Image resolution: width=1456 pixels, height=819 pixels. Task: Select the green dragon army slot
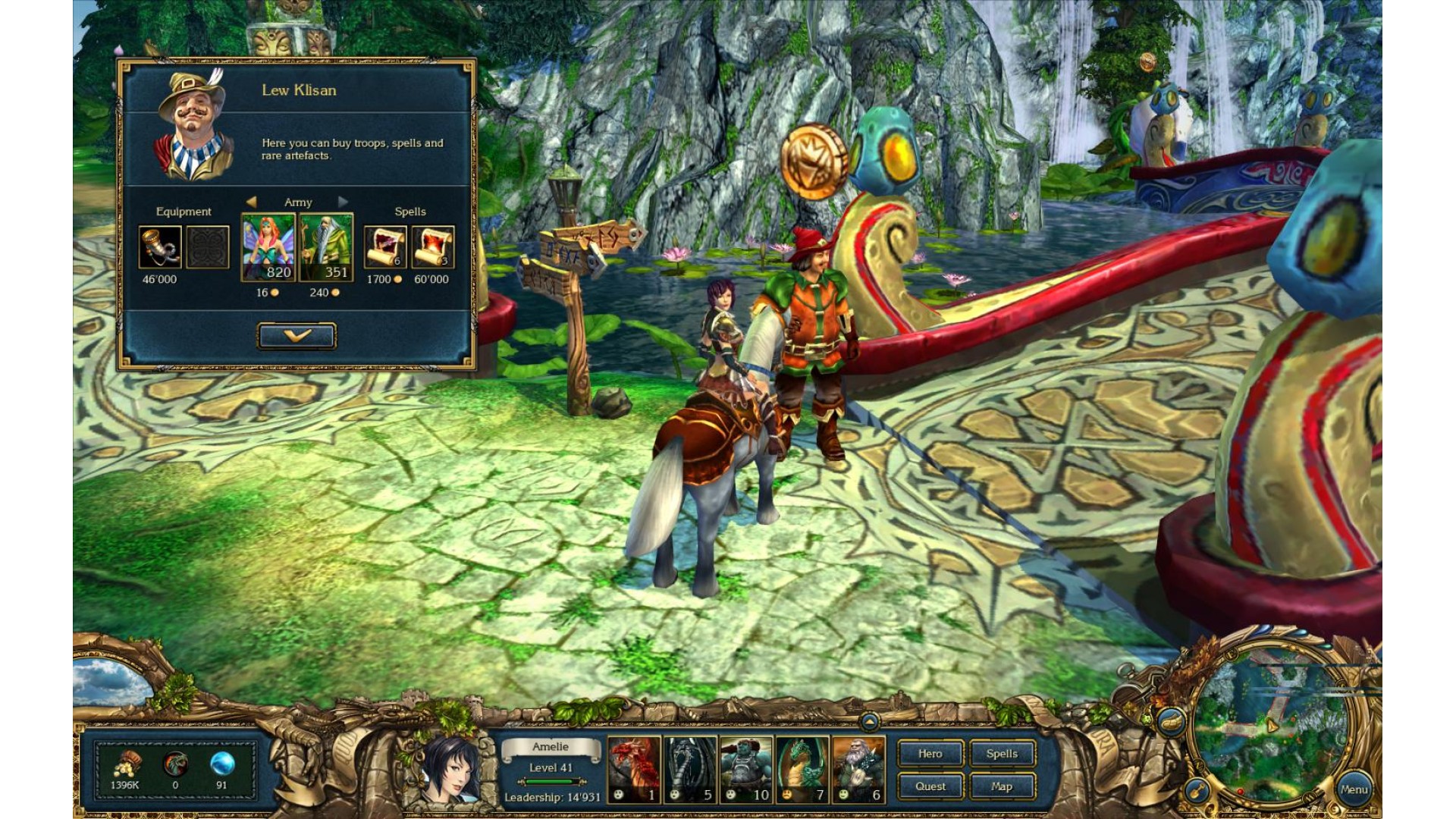(802, 769)
